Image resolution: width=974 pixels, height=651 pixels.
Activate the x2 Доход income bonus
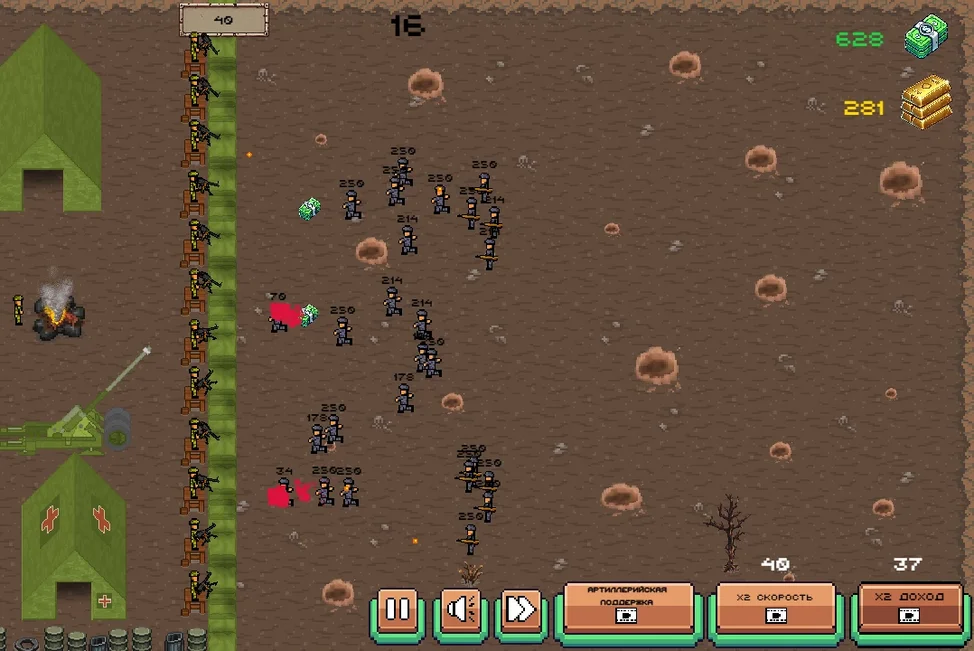pos(910,606)
